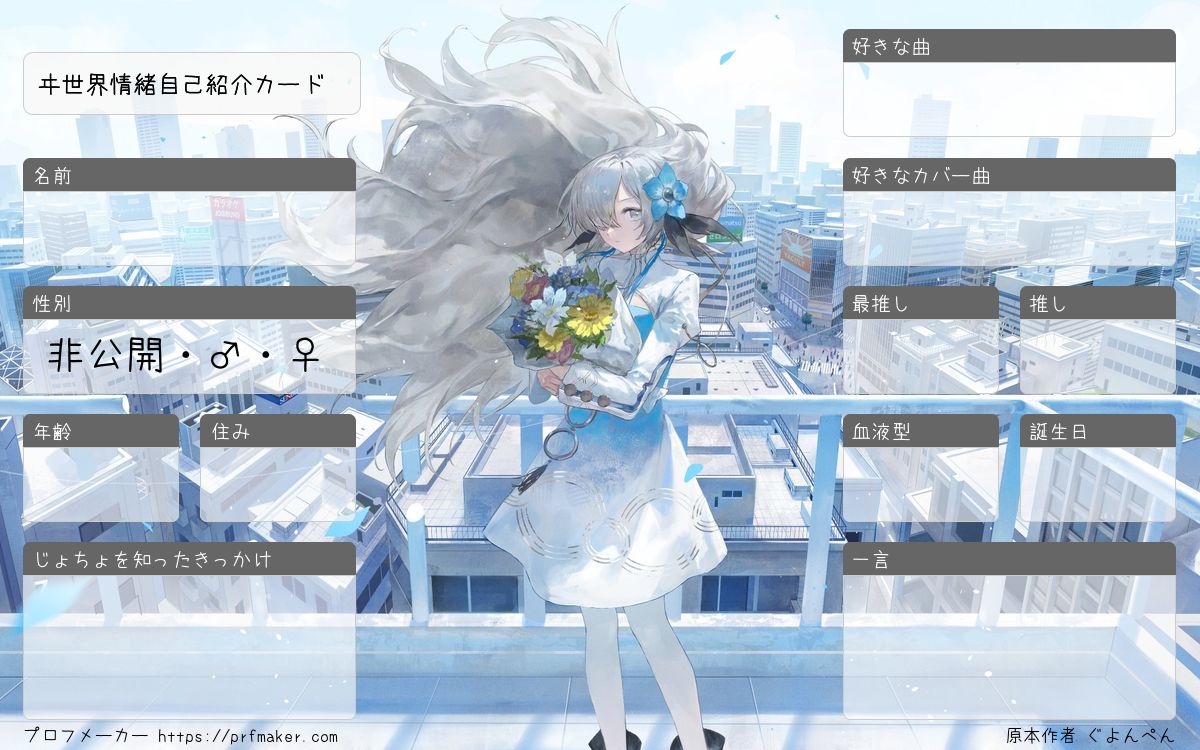This screenshot has height=750, width=1200.
Task: Click the 誕生日 (birthday) field box
Action: [x=1098, y=484]
